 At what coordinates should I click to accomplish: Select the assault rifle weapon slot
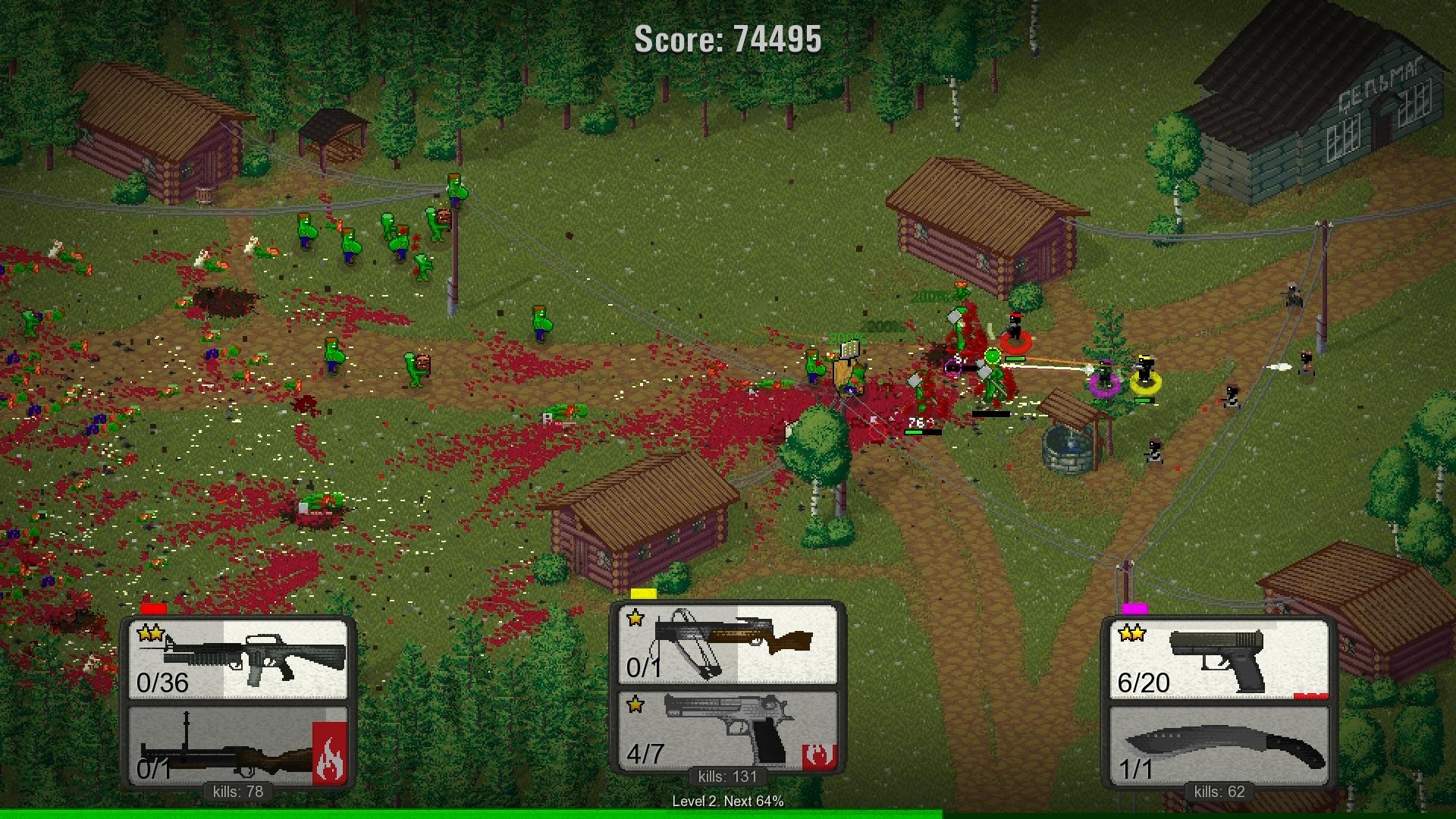[x=238, y=659]
